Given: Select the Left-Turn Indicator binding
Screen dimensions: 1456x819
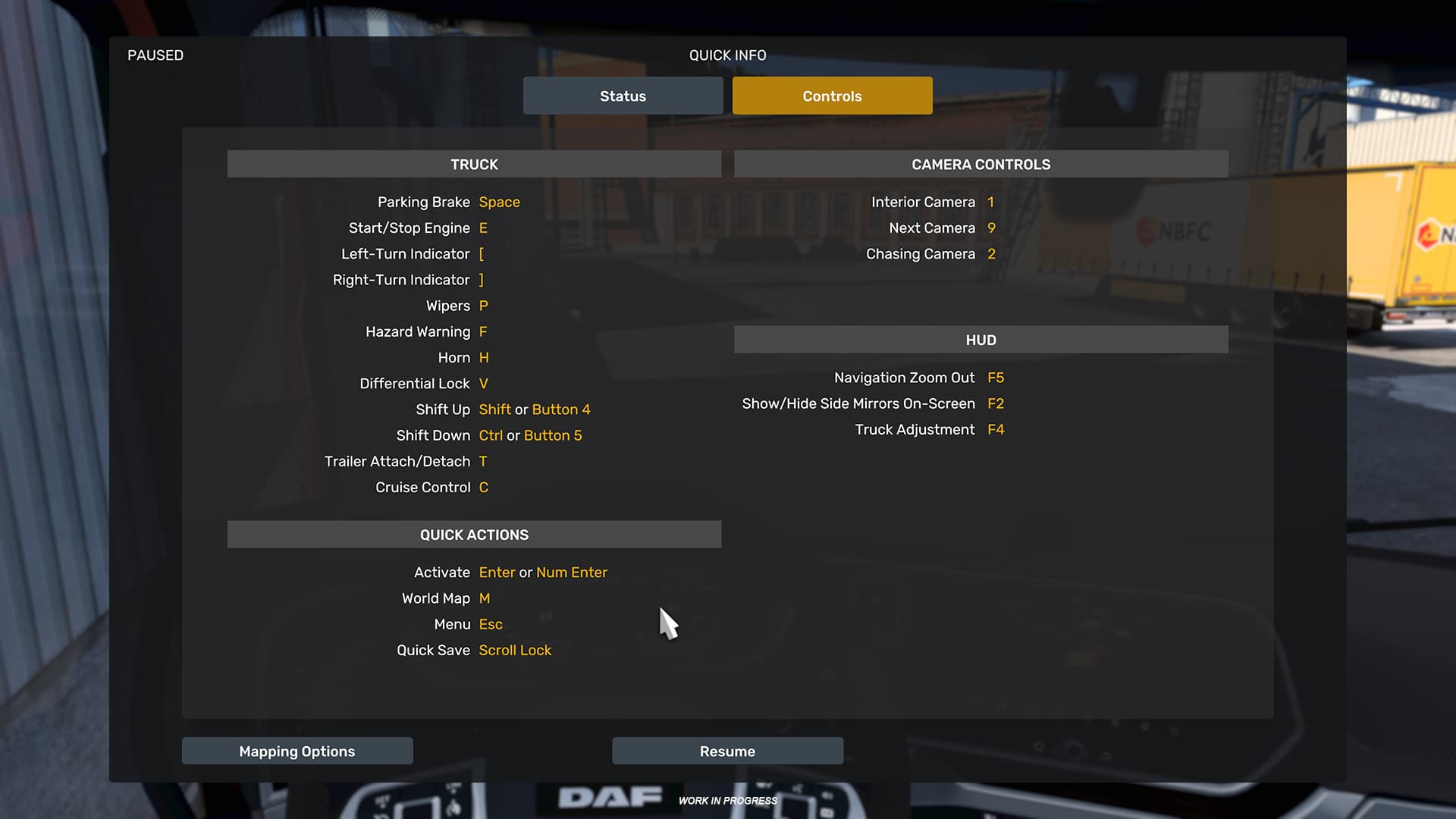Looking at the screenshot, I should click(482, 253).
